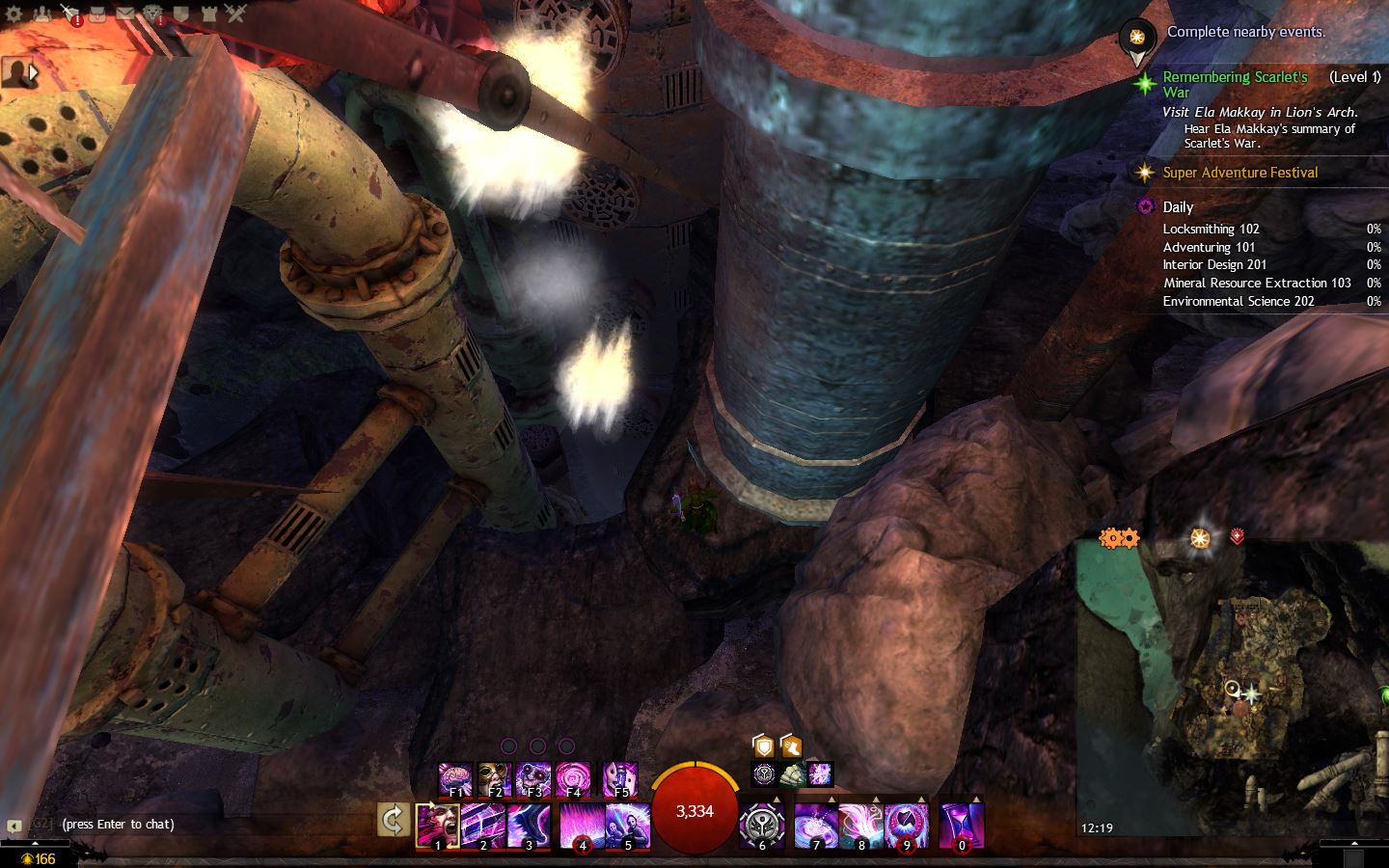Click the Daily achievements header
Screen dimensions: 1389x868
point(1178,206)
